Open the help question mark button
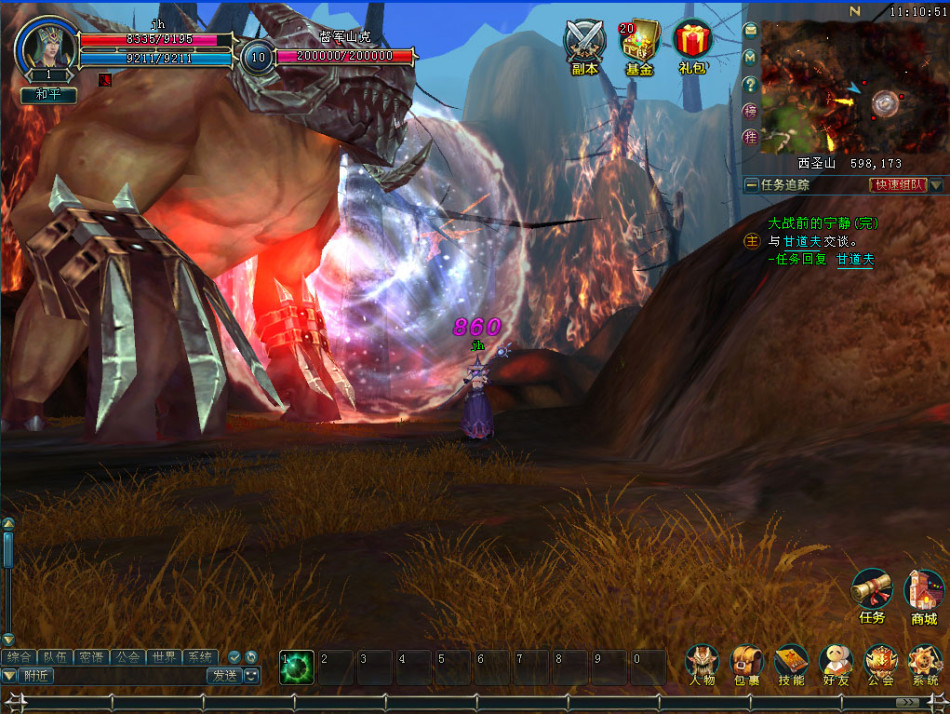 (x=750, y=84)
